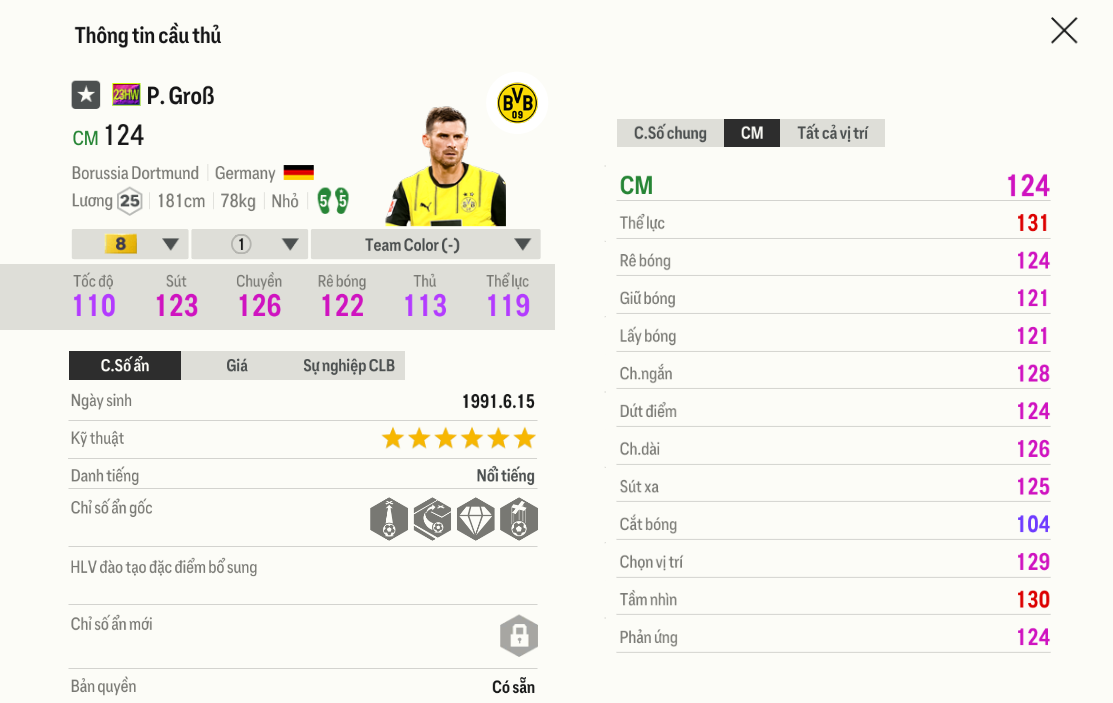Click the Borussia Dortmund club badge
Viewport: 1113px width, 703px height.
pos(517,103)
